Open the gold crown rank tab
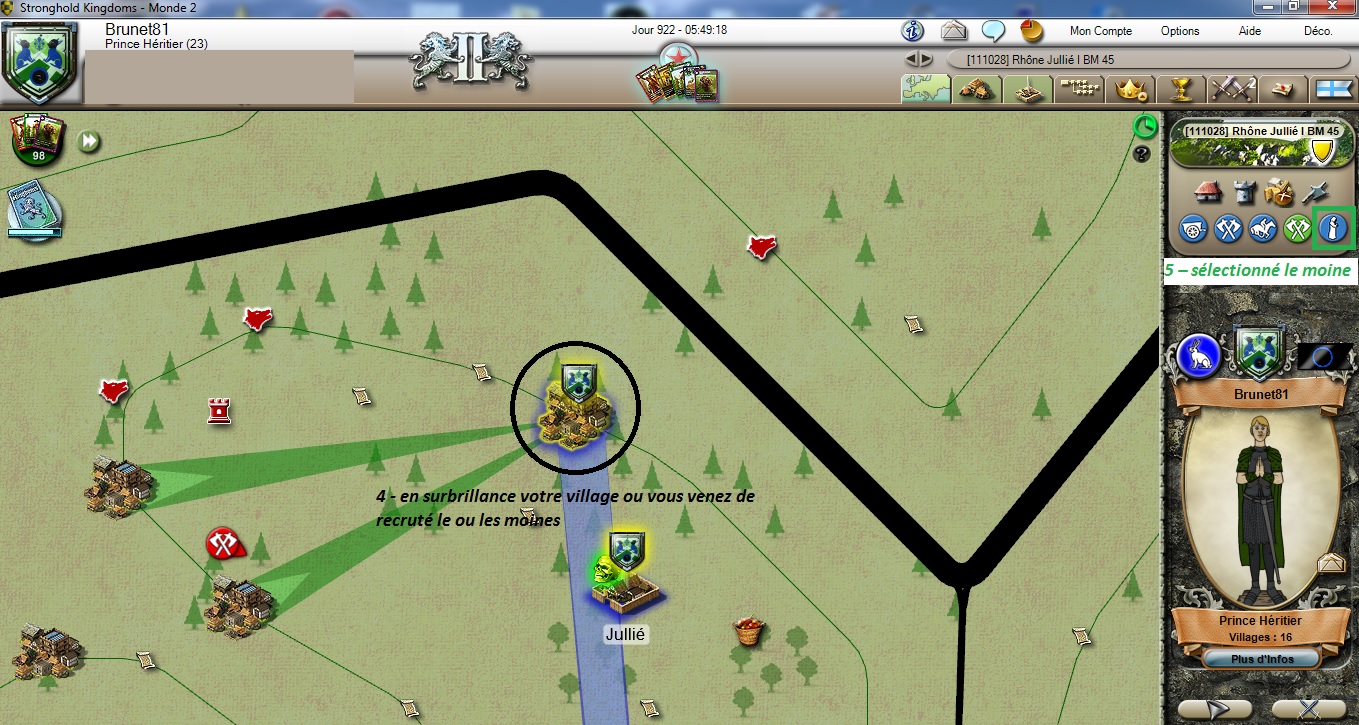Image resolution: width=1359 pixels, height=725 pixels. point(1130,89)
